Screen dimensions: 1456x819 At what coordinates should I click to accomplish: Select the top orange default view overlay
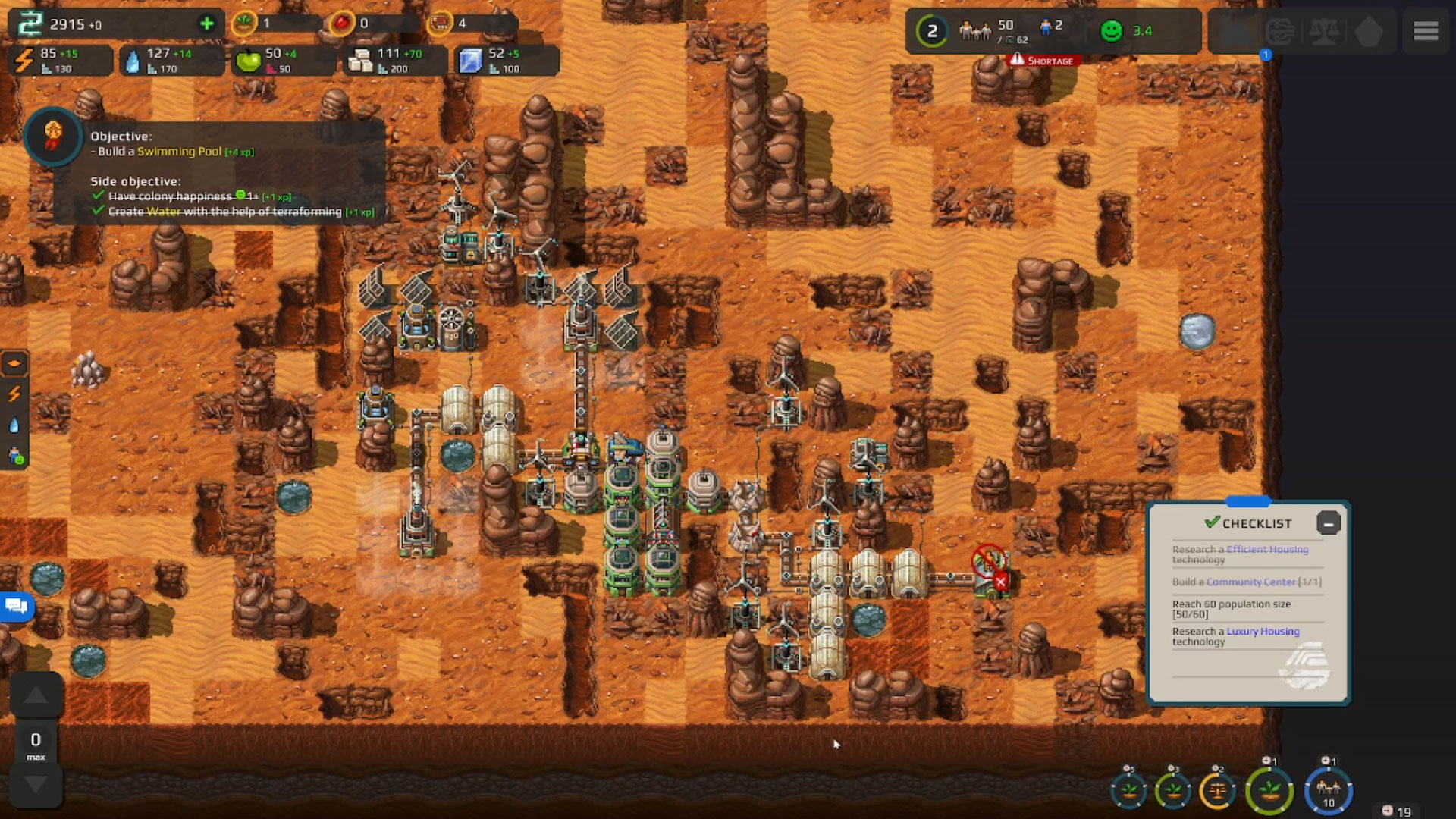(x=14, y=364)
